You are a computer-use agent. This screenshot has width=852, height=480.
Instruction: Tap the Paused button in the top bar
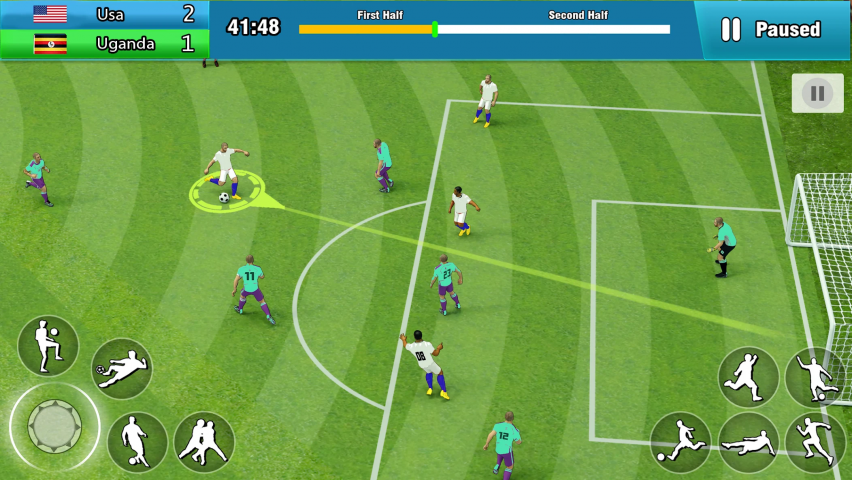coord(772,30)
